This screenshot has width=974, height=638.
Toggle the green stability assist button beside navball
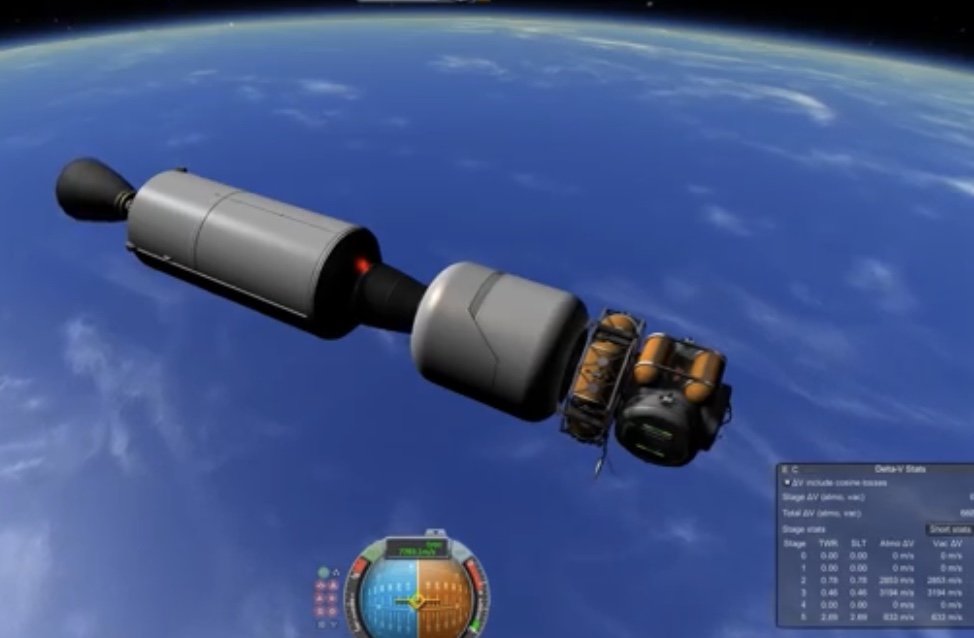(323, 574)
